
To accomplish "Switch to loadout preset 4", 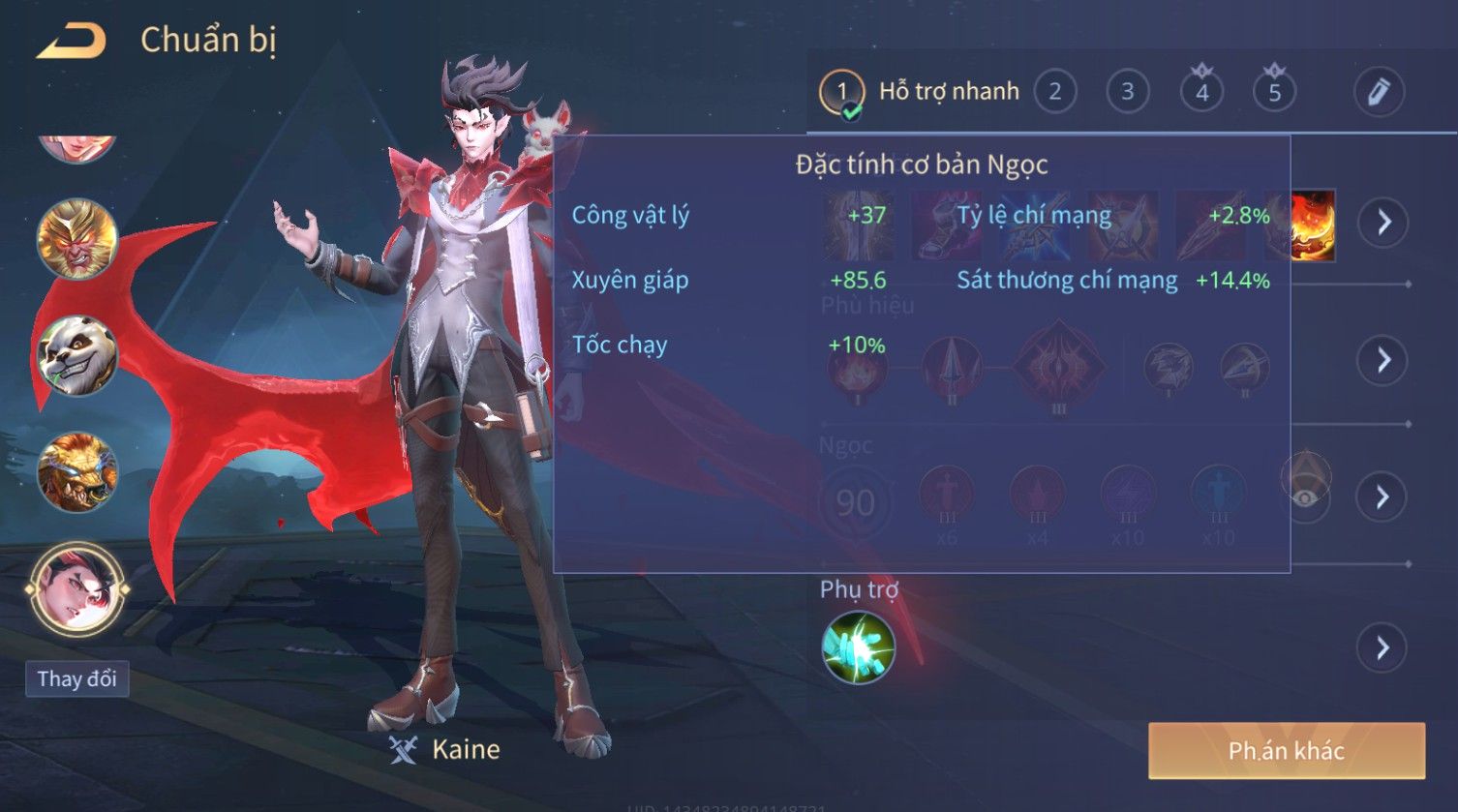I will point(1201,92).
